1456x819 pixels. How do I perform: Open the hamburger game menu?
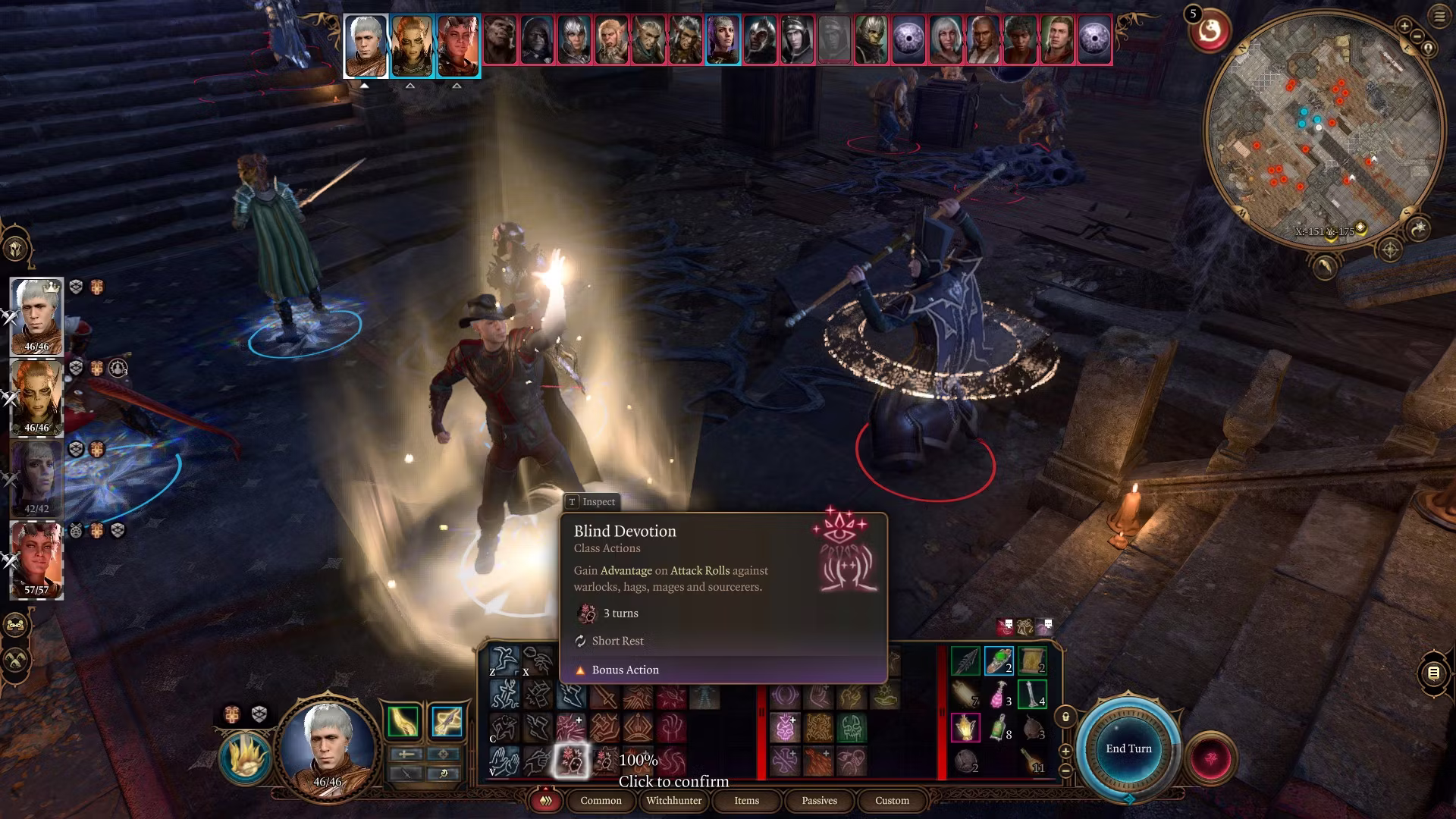coord(1439,17)
